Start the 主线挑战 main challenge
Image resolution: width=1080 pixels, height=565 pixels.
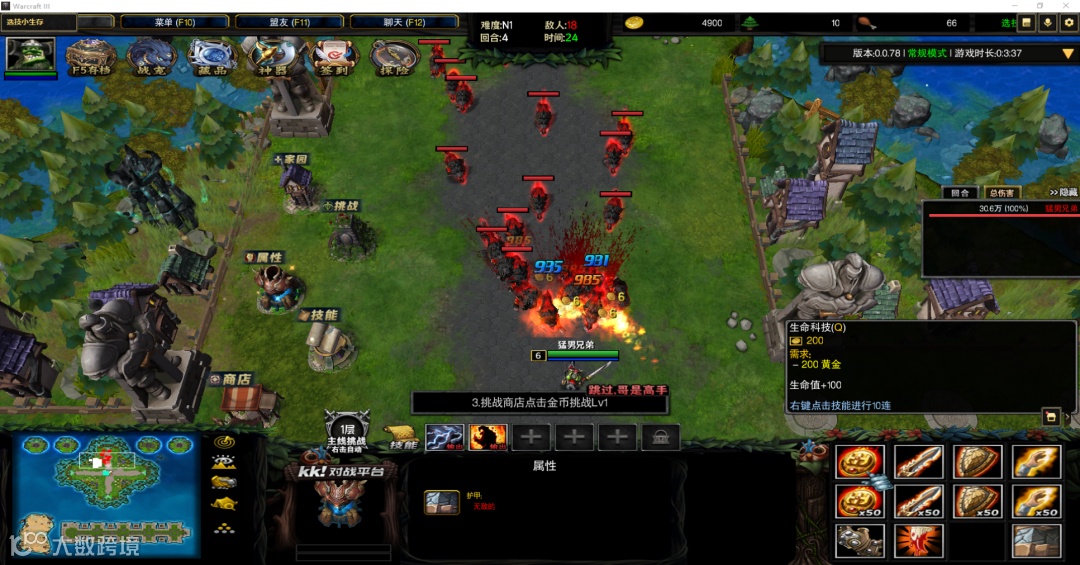pyautogui.click(x=346, y=433)
